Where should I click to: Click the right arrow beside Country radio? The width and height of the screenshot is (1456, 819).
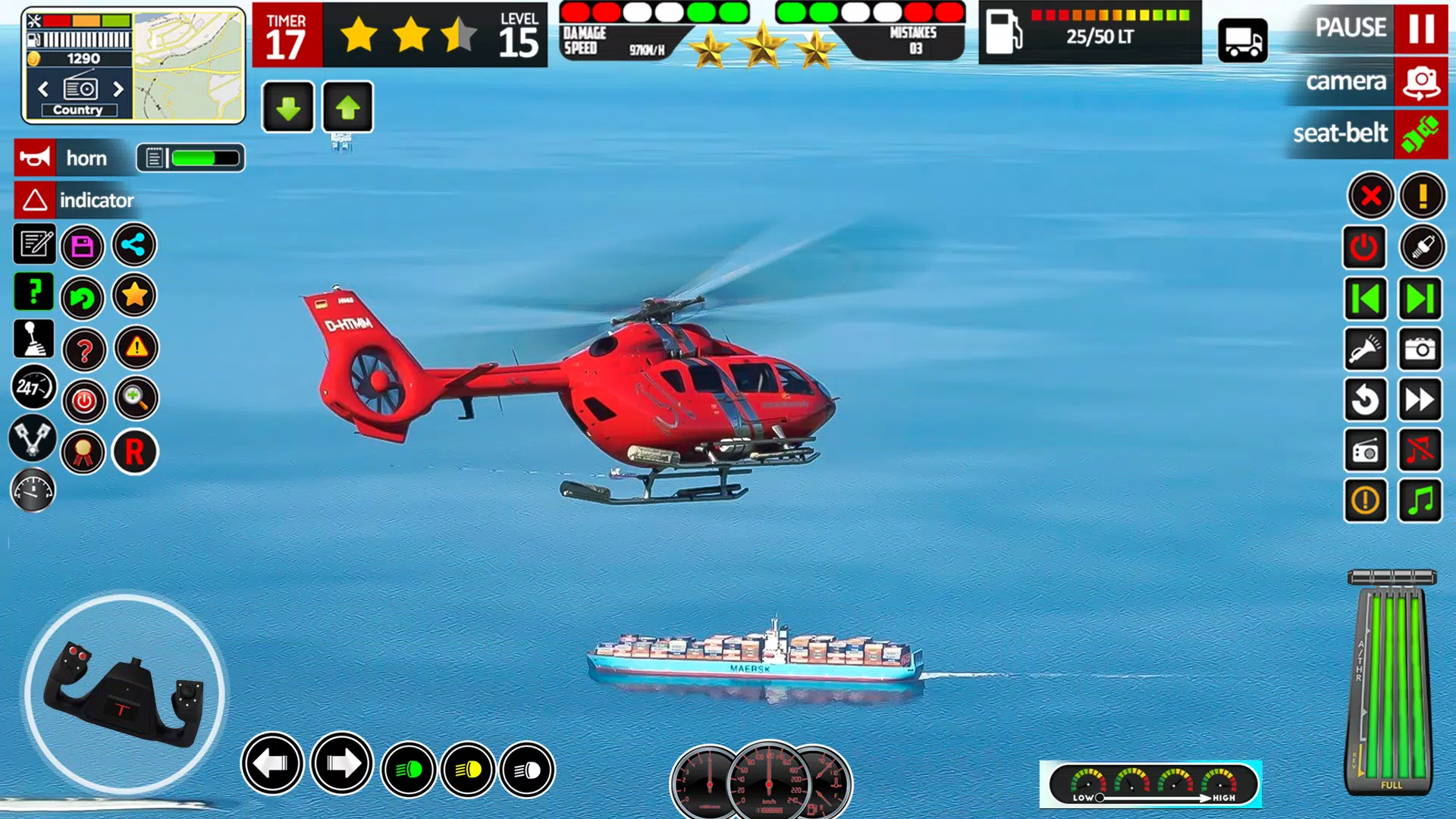(x=118, y=89)
